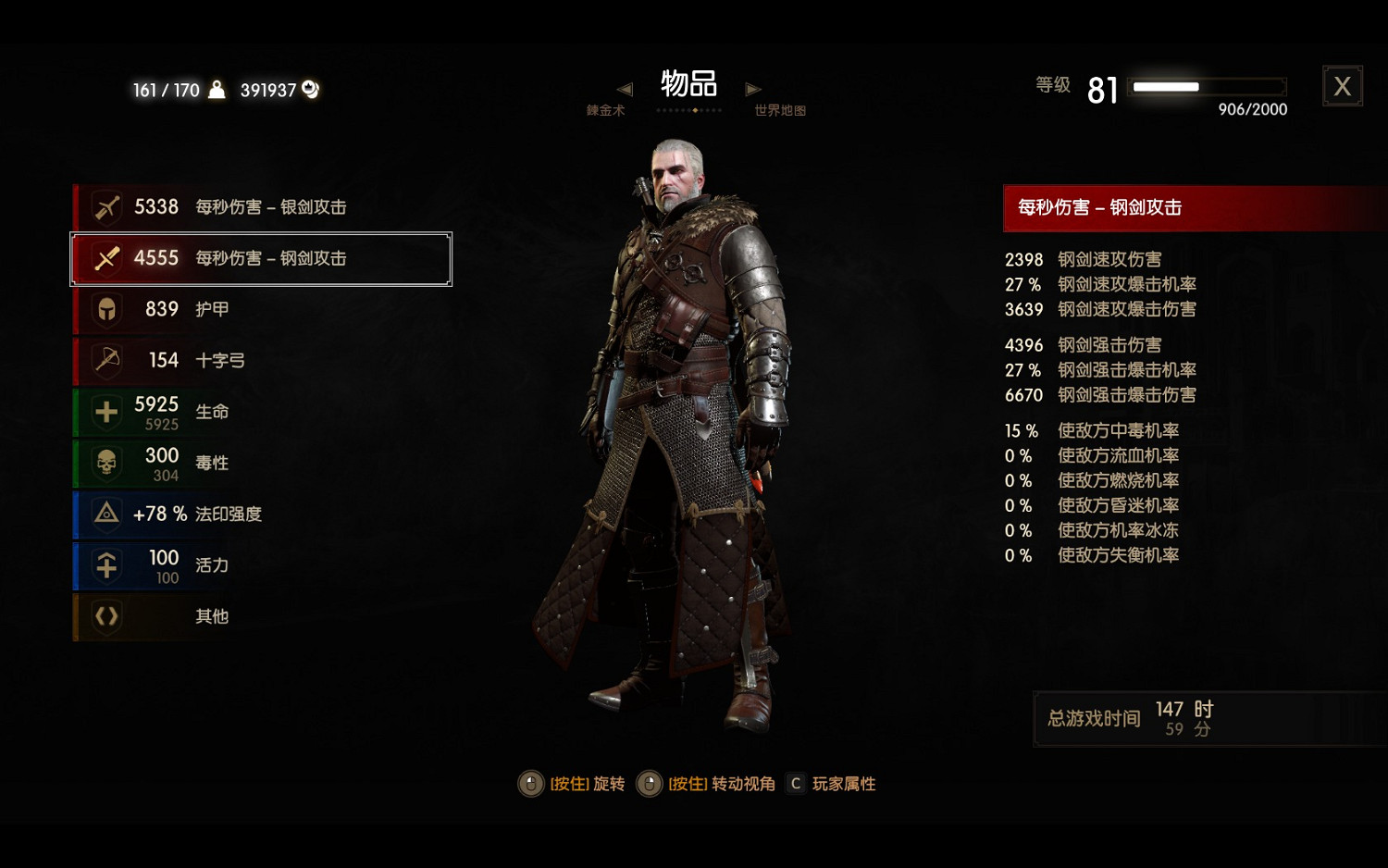Select the green cross vitality icon
1388x868 pixels.
tap(105, 412)
